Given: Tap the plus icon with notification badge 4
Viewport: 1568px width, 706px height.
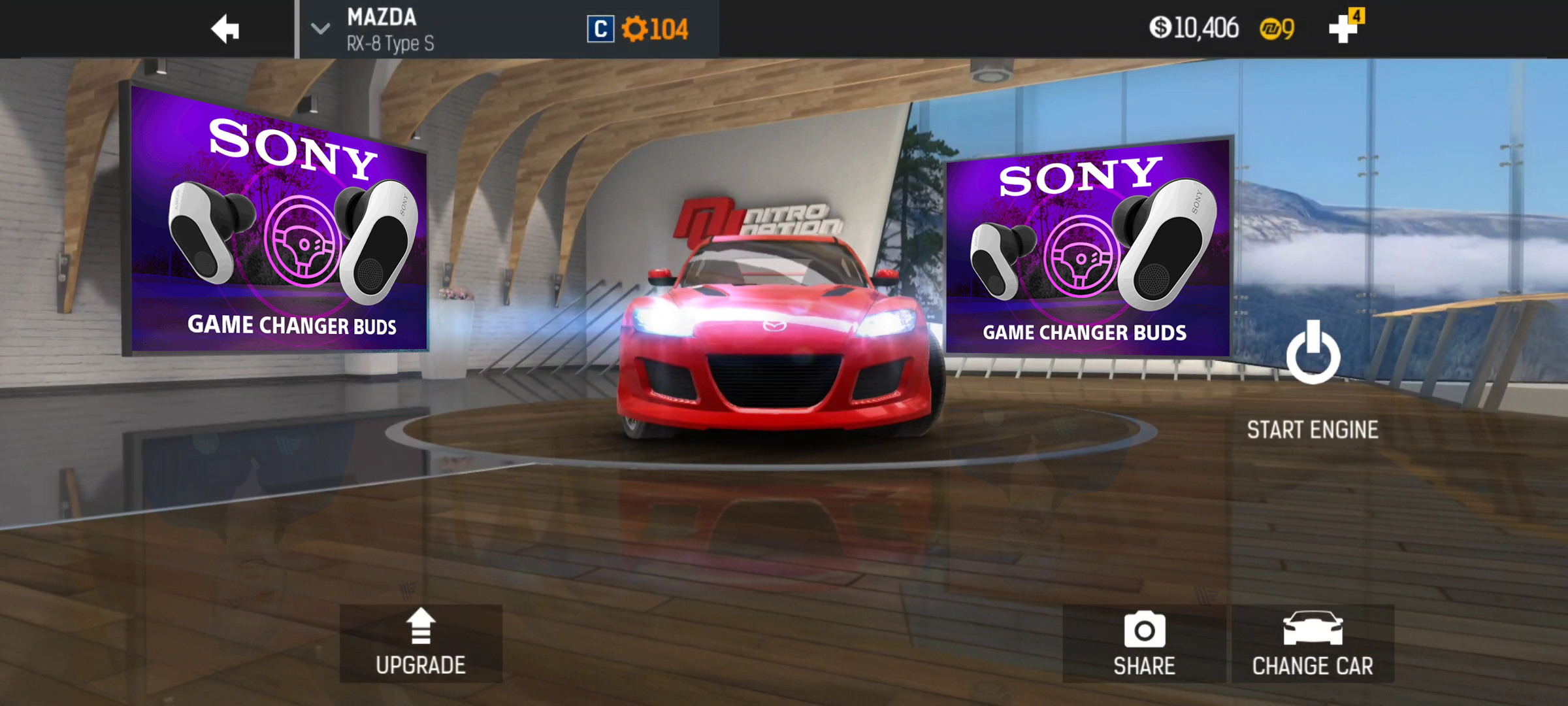Looking at the screenshot, I should (1343, 29).
